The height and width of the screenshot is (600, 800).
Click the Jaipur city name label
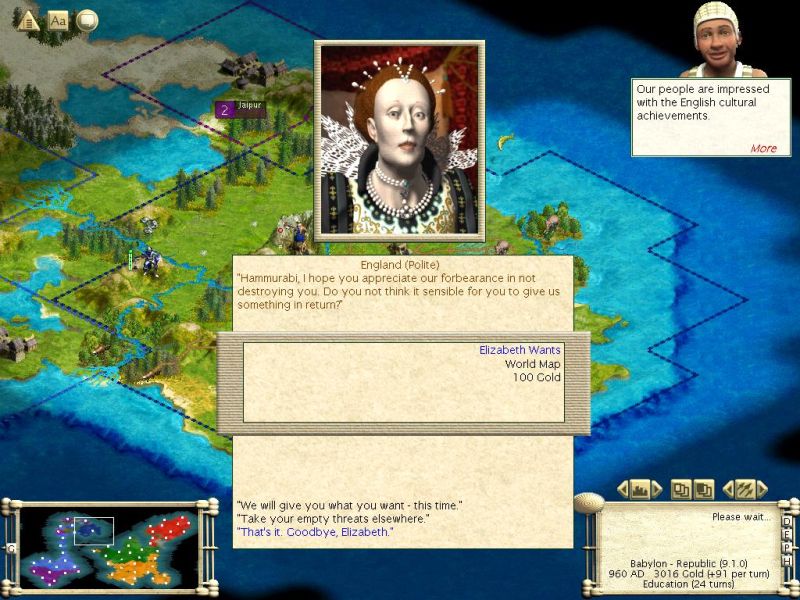tap(252, 103)
